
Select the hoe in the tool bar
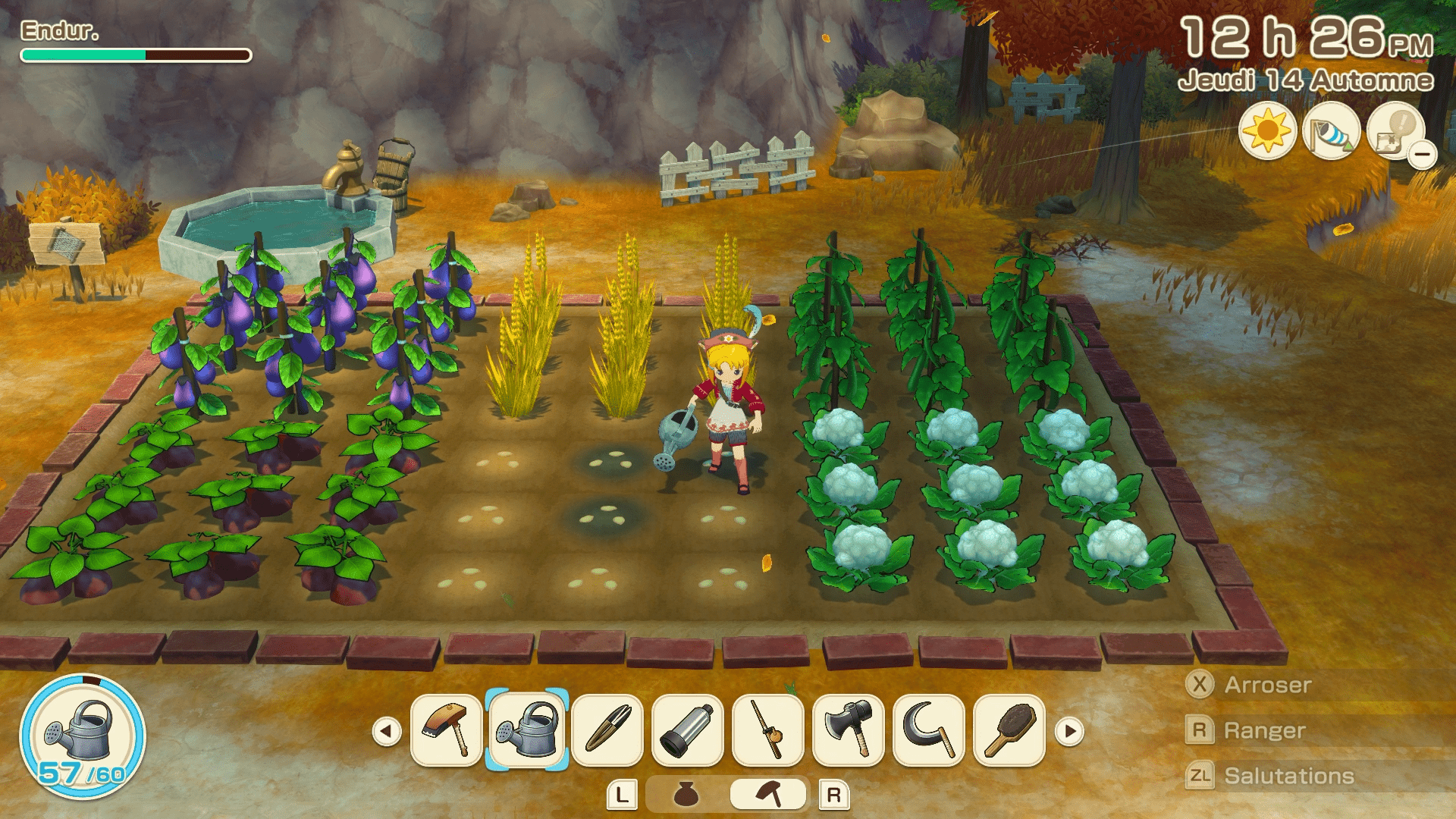(x=447, y=730)
